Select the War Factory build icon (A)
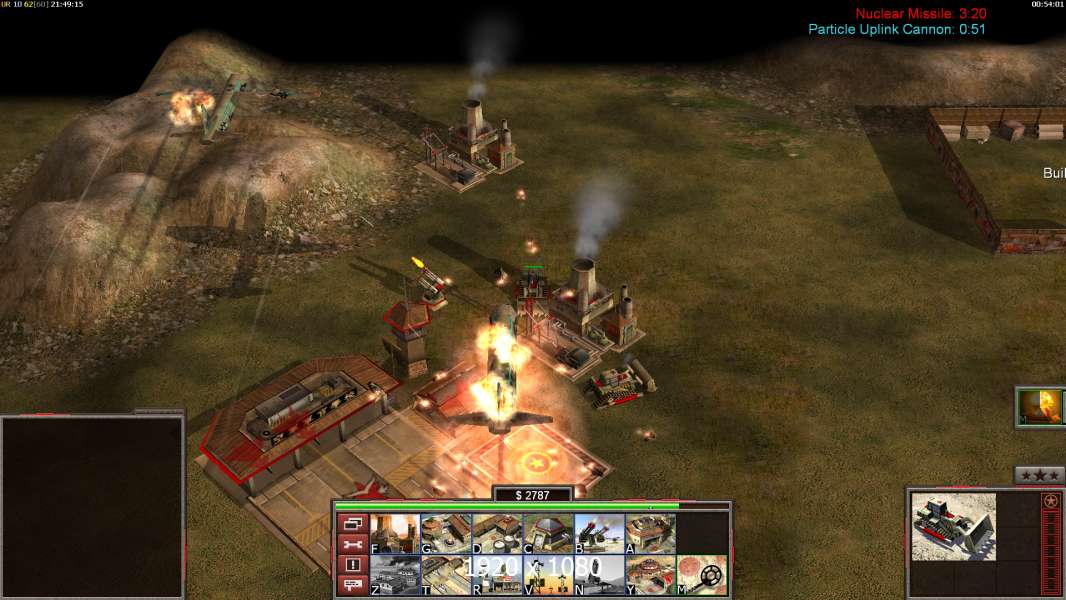 point(650,534)
